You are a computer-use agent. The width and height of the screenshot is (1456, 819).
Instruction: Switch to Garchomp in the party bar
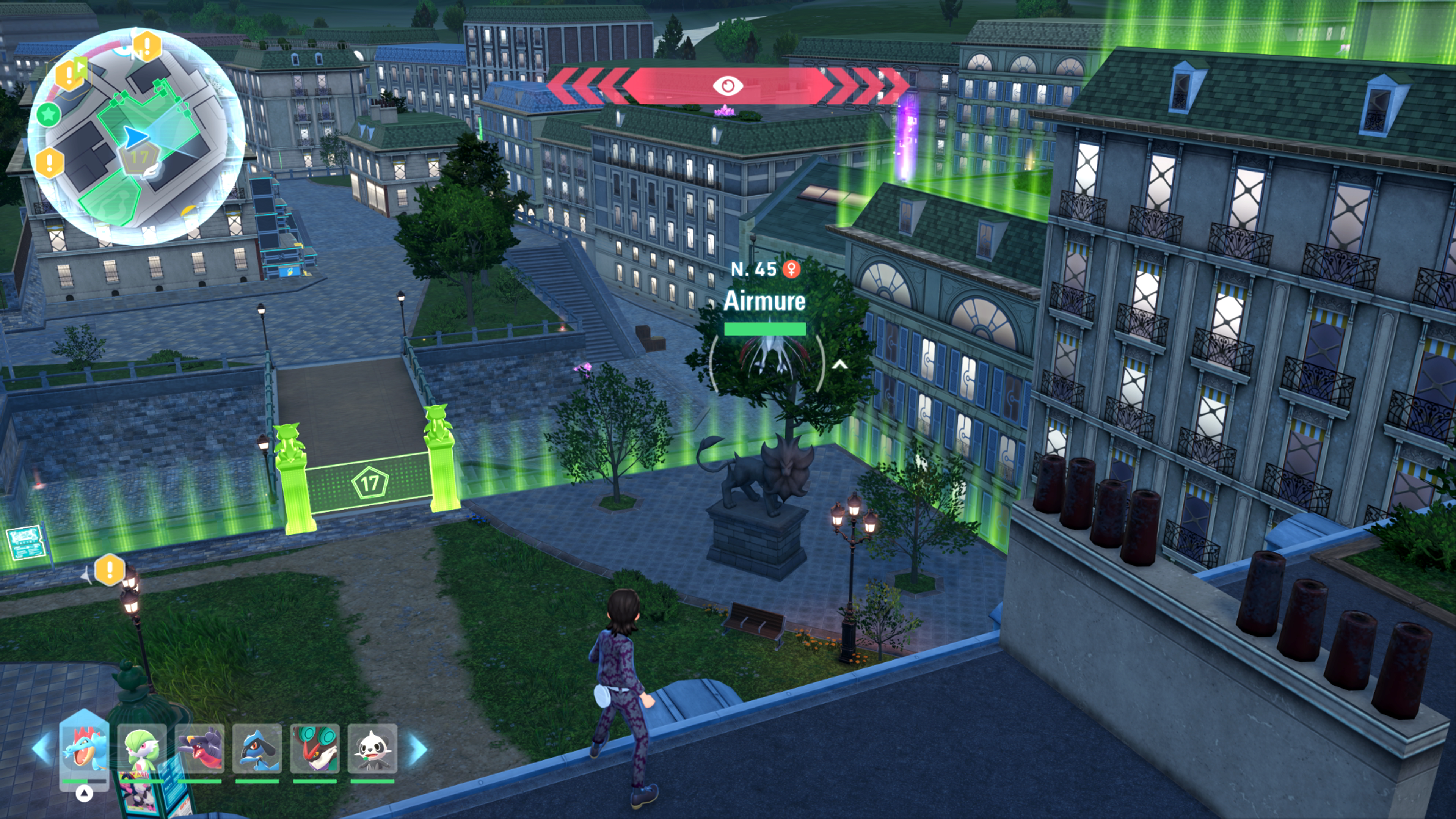coord(200,748)
